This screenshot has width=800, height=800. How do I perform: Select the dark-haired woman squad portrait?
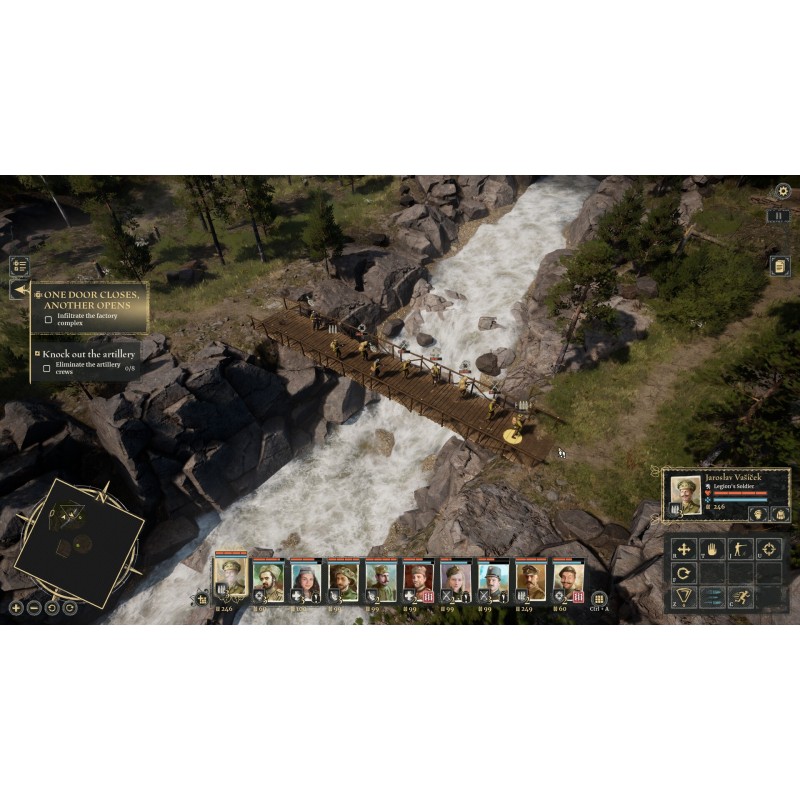tap(304, 579)
